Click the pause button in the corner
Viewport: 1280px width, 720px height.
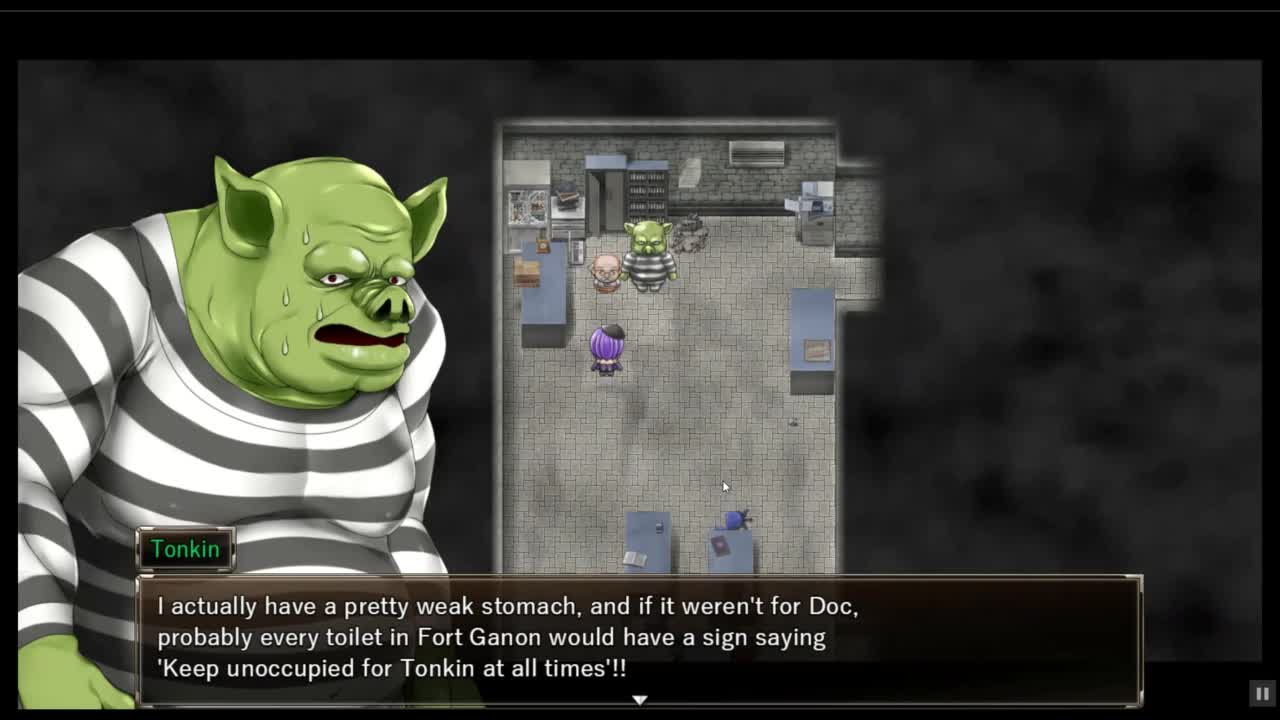[x=1262, y=693]
